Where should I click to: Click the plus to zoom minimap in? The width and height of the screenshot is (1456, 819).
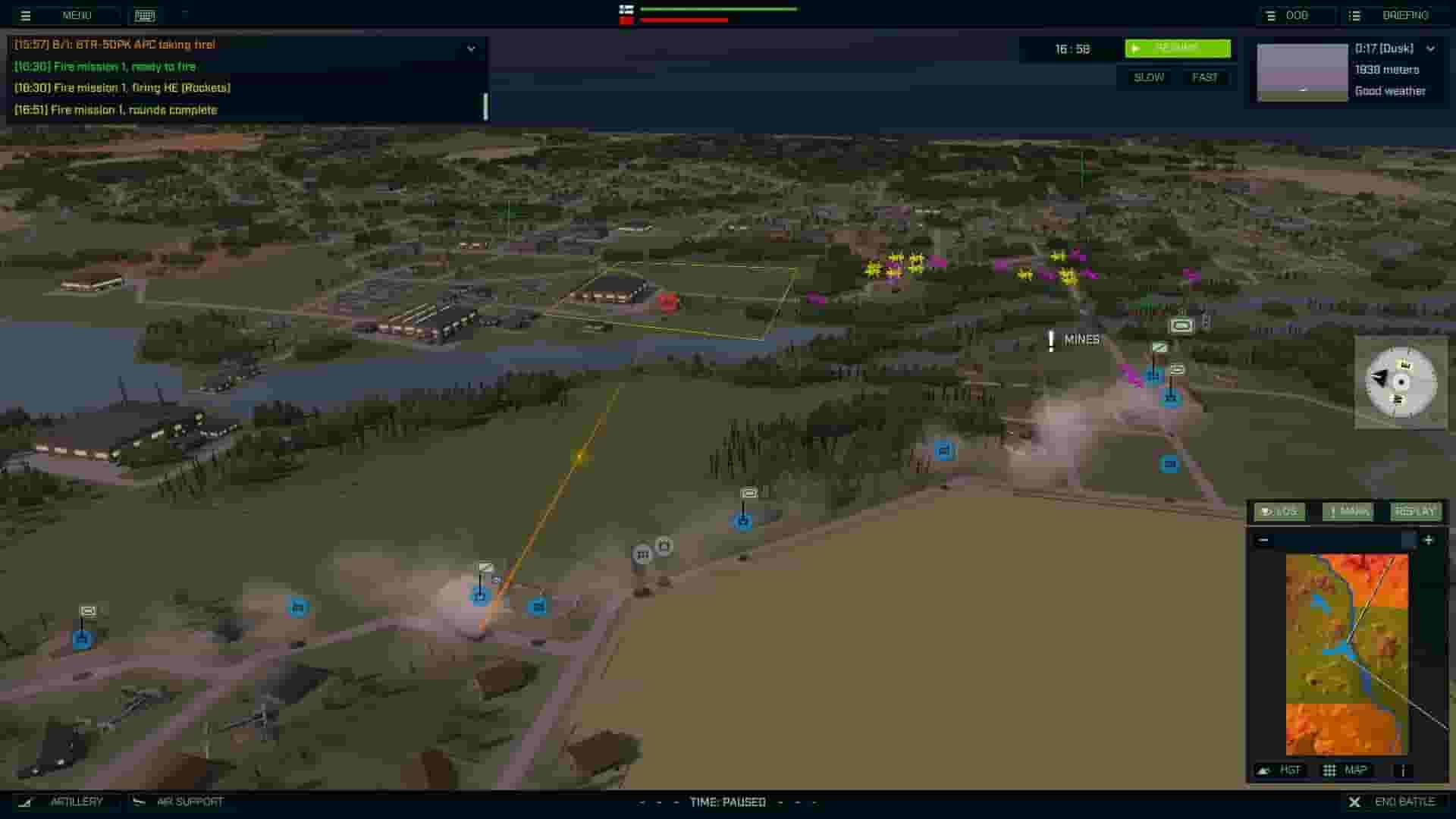[x=1429, y=540]
